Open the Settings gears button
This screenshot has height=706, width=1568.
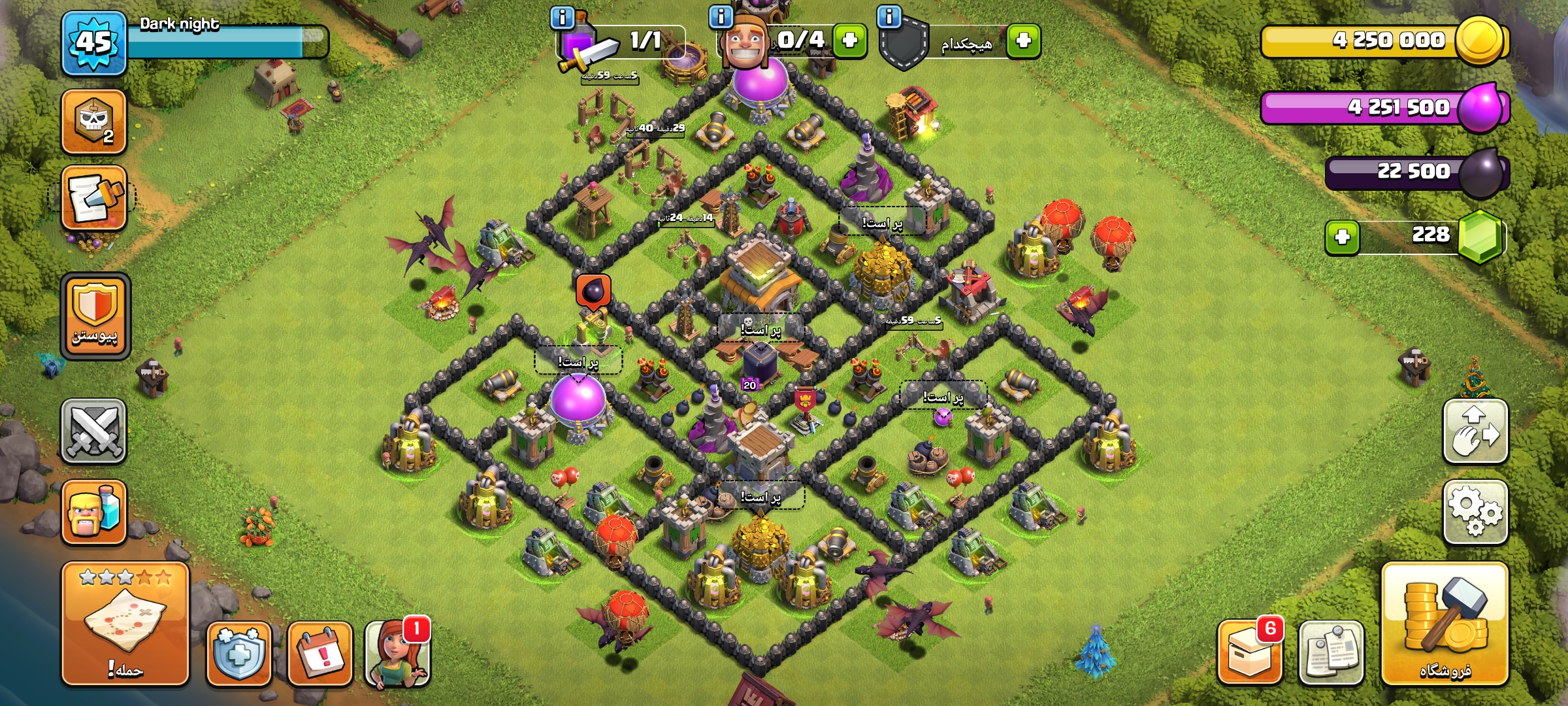click(x=1475, y=512)
